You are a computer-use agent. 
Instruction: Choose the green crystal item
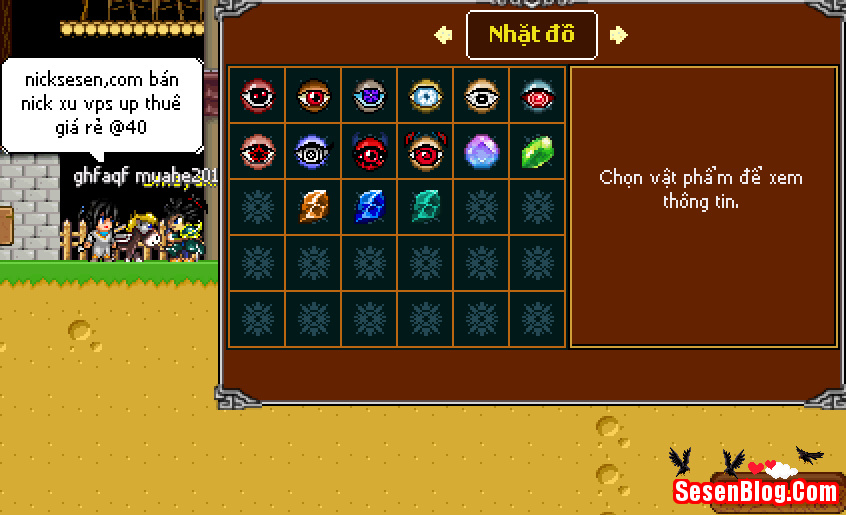[537, 152]
